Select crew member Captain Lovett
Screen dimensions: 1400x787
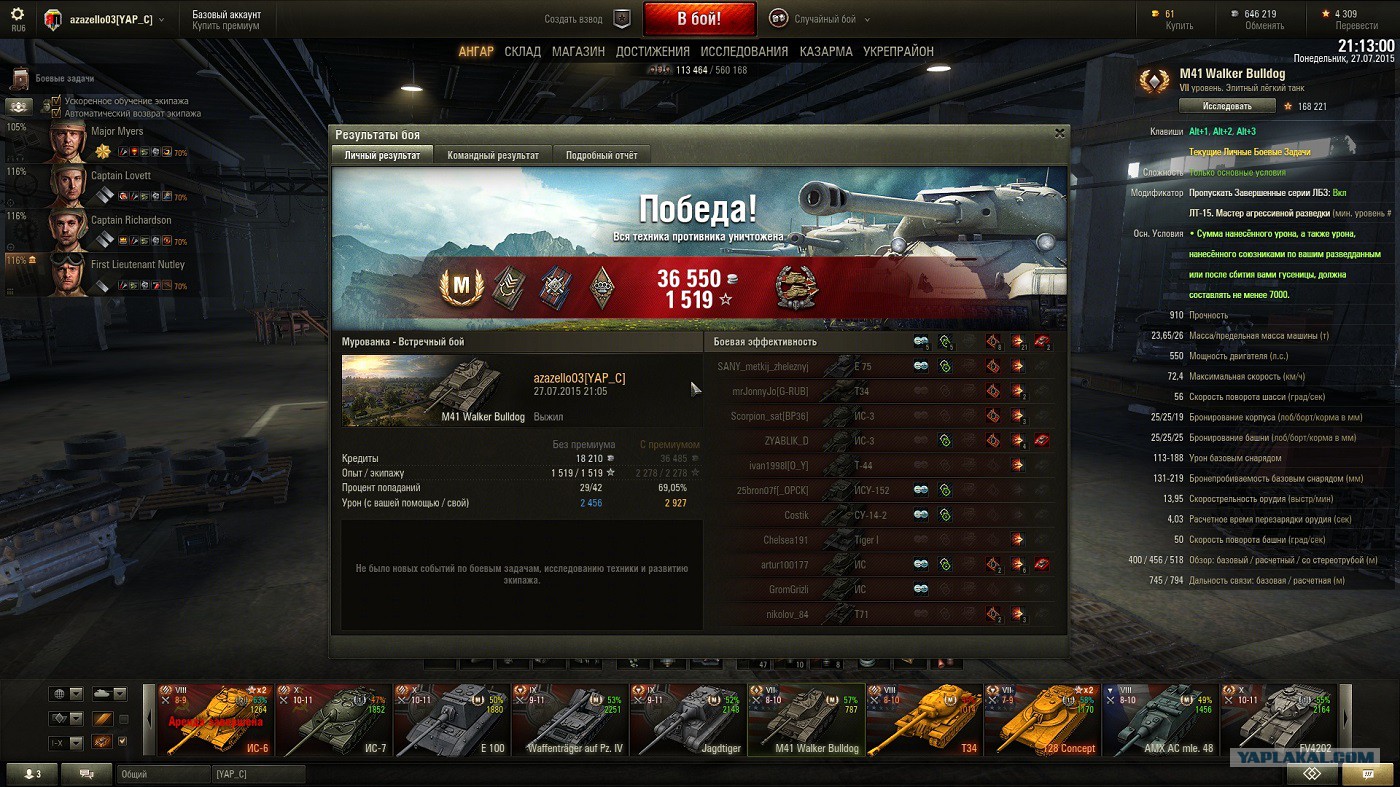[120, 176]
